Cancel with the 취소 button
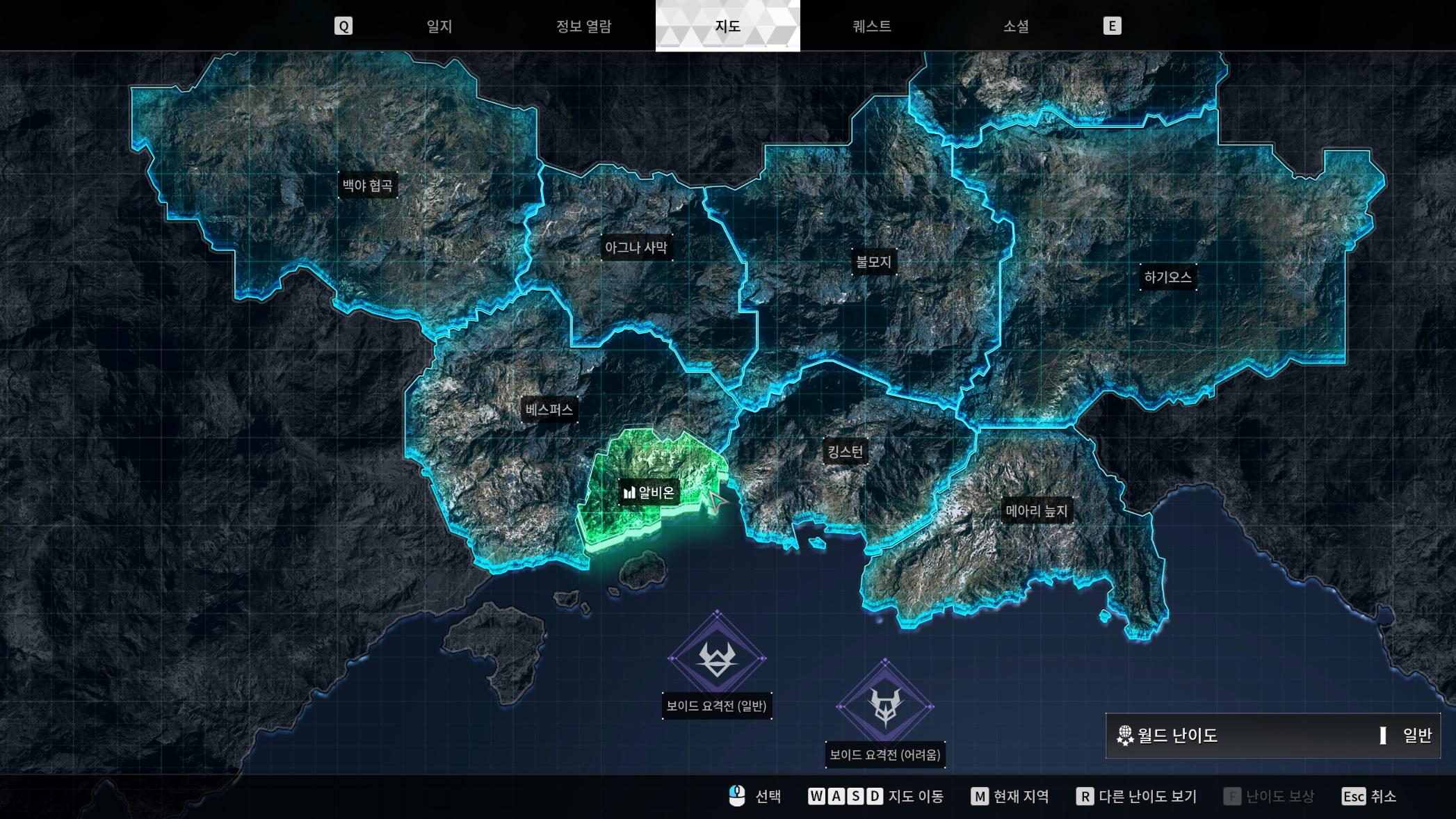 pos(1368,797)
